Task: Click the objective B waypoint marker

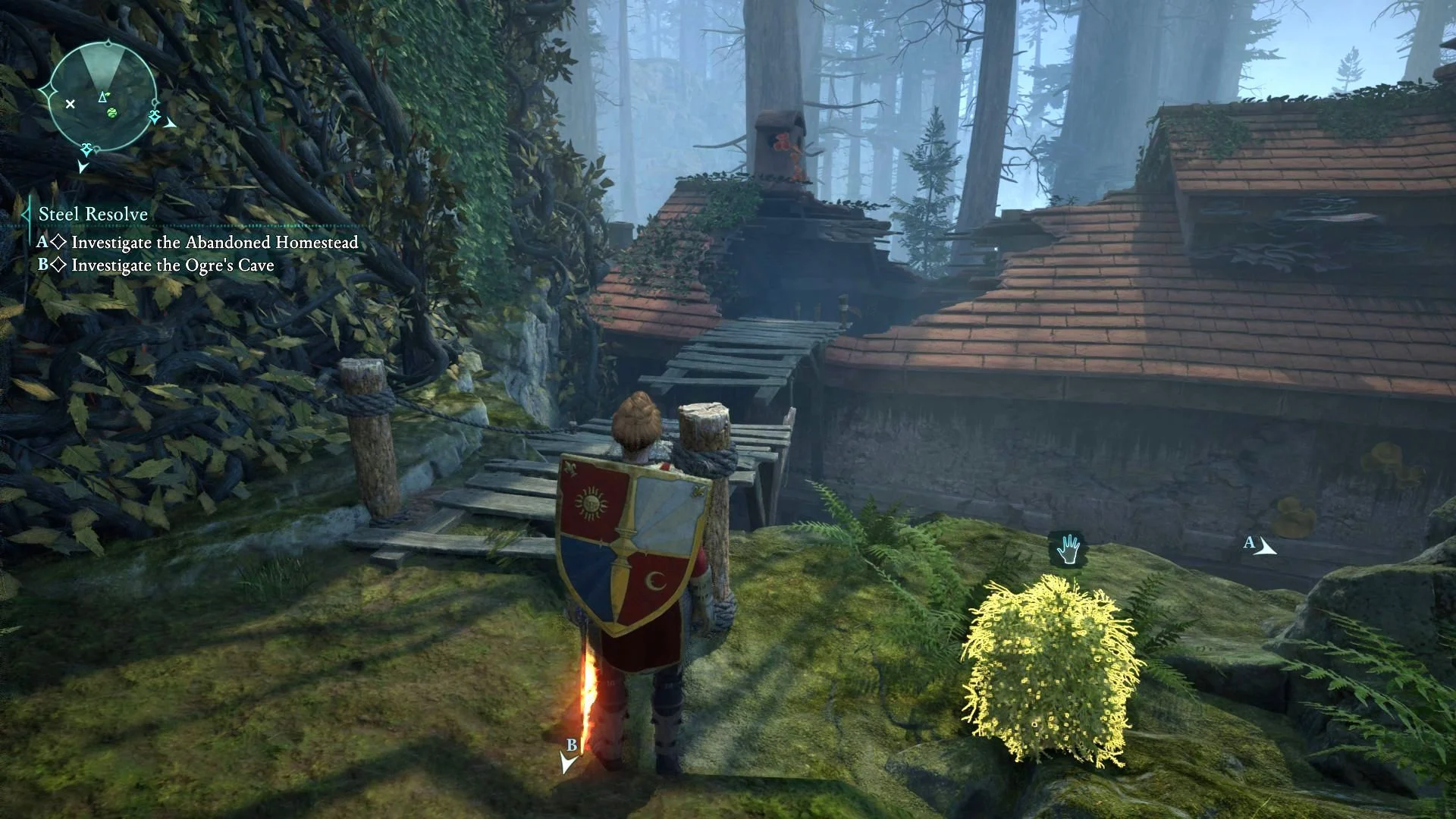Action: coord(569,756)
